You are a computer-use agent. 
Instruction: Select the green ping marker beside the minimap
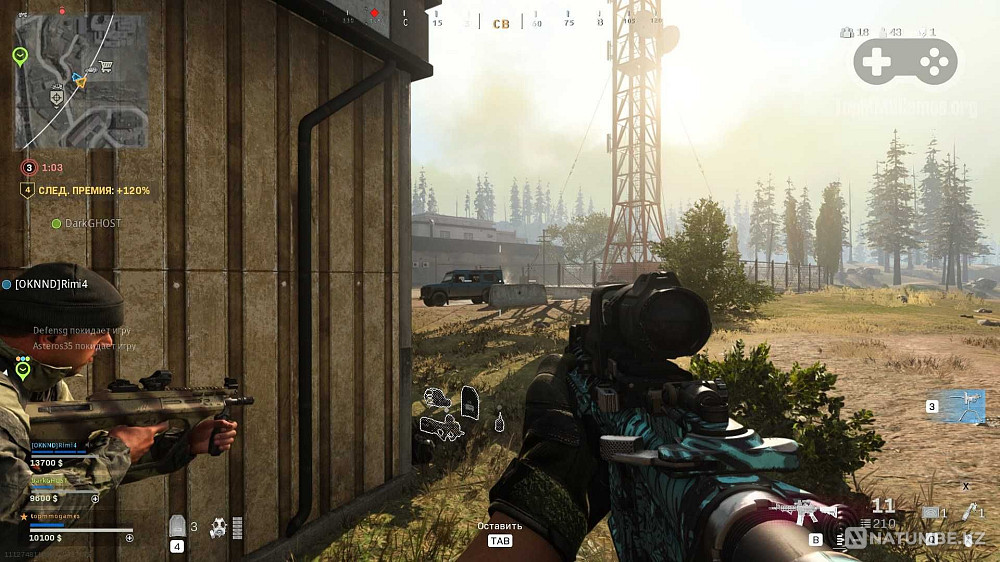(x=20, y=57)
